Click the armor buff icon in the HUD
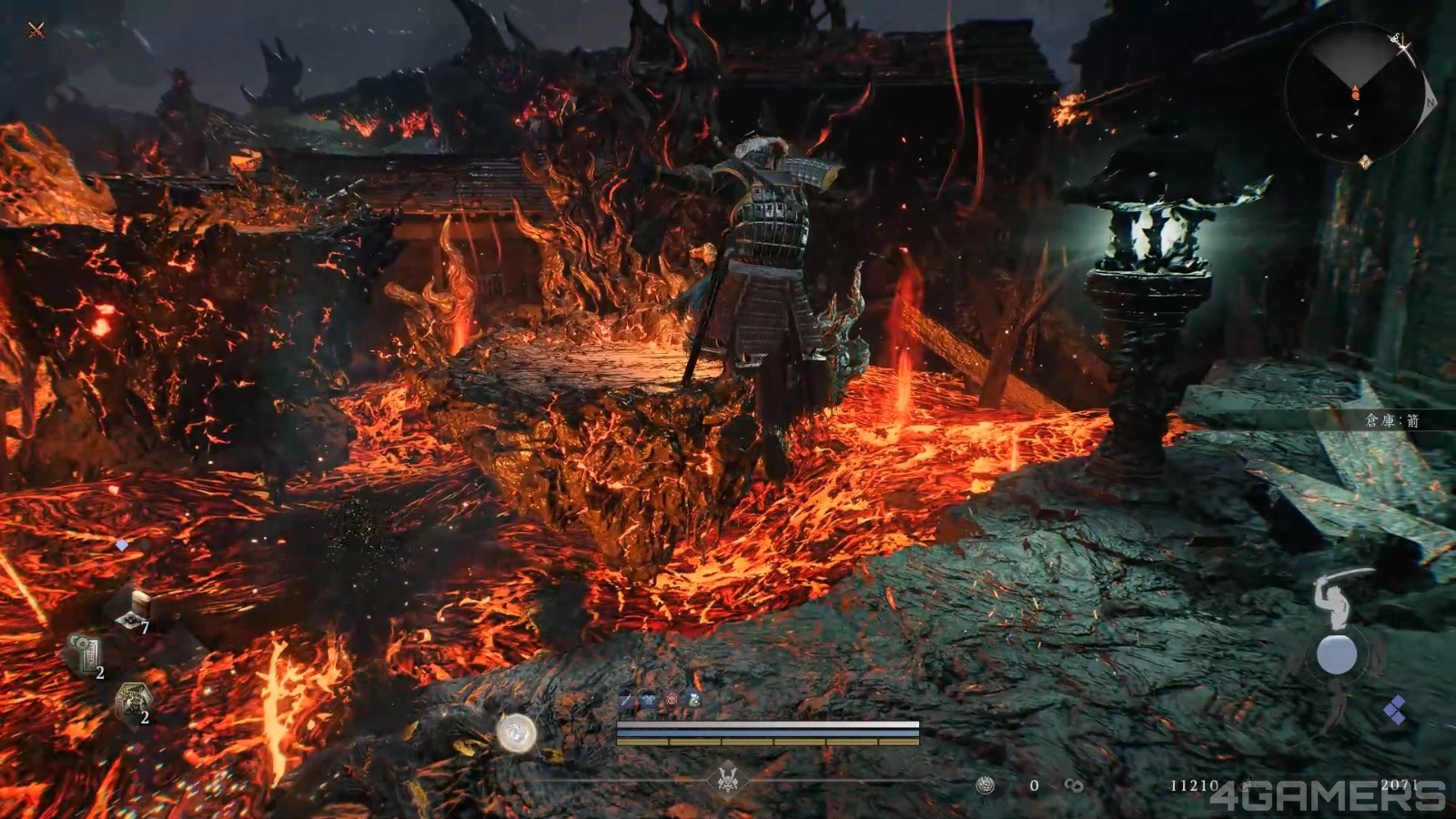The height and width of the screenshot is (819, 1456). point(648,701)
